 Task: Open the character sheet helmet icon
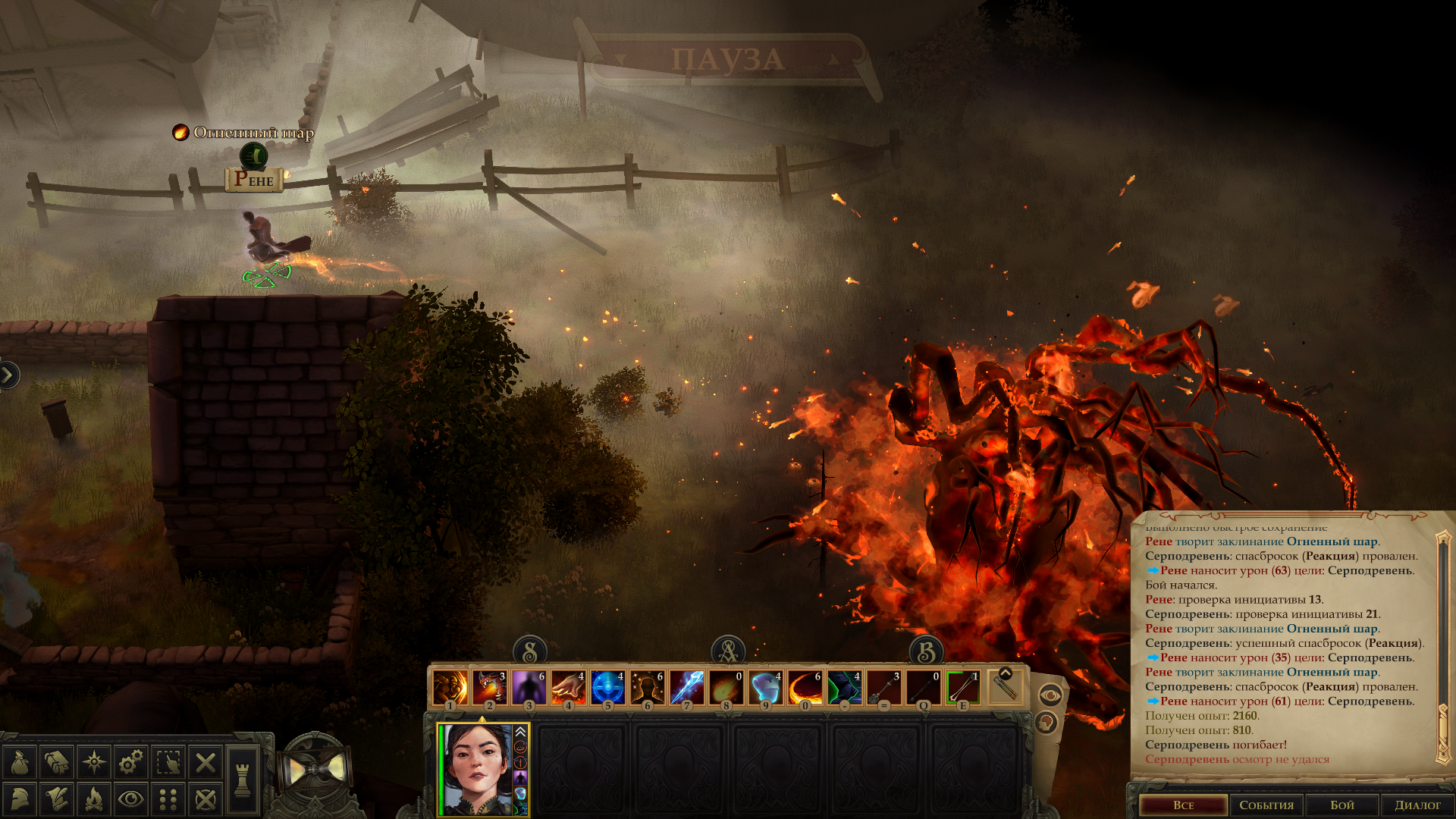click(x=20, y=799)
